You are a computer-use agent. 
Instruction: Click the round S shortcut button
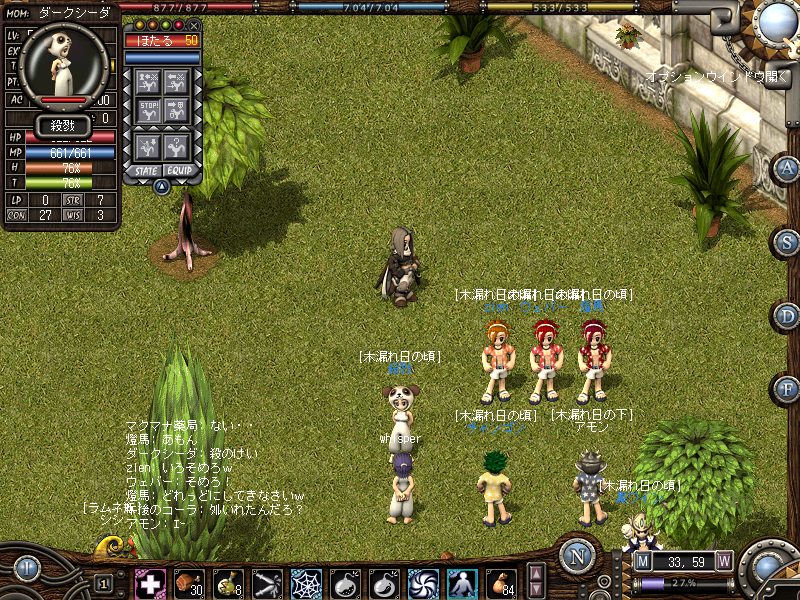786,241
